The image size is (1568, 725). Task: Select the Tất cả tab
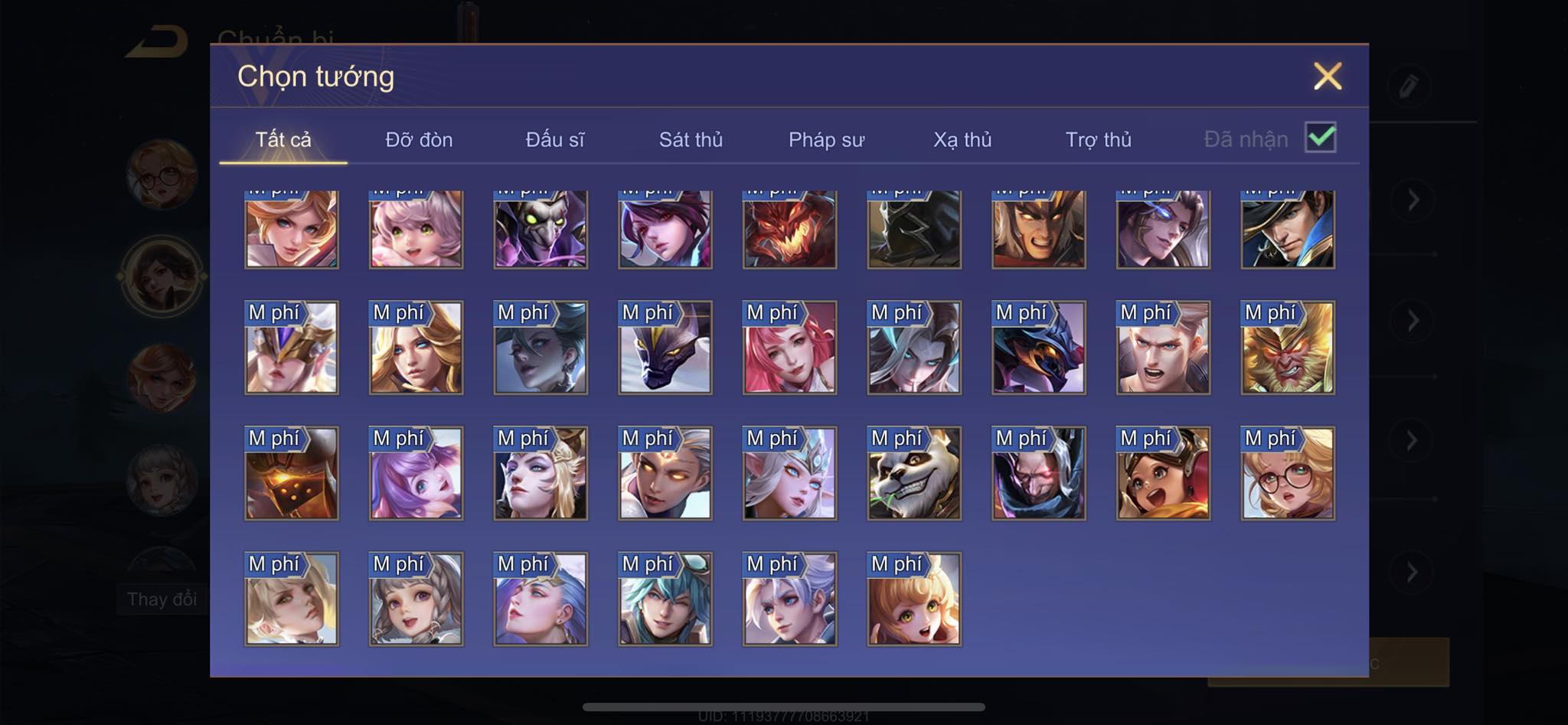click(283, 139)
